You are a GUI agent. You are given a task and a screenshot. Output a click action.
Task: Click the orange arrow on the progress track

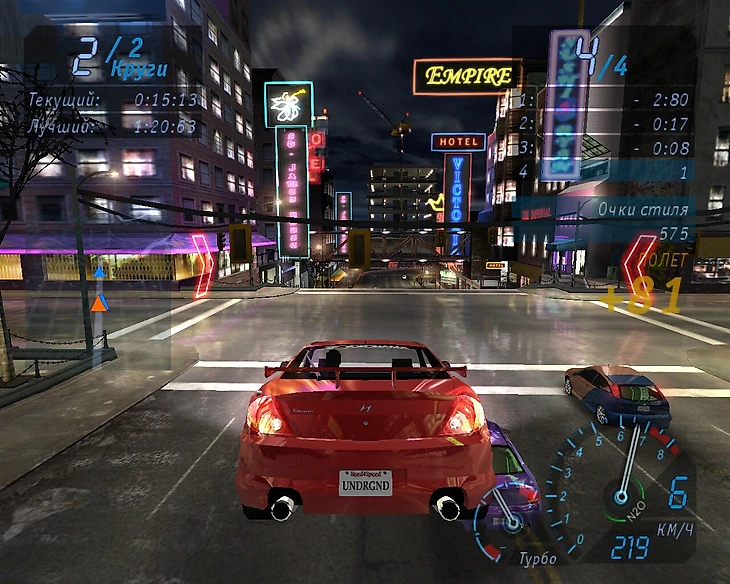click(x=98, y=302)
